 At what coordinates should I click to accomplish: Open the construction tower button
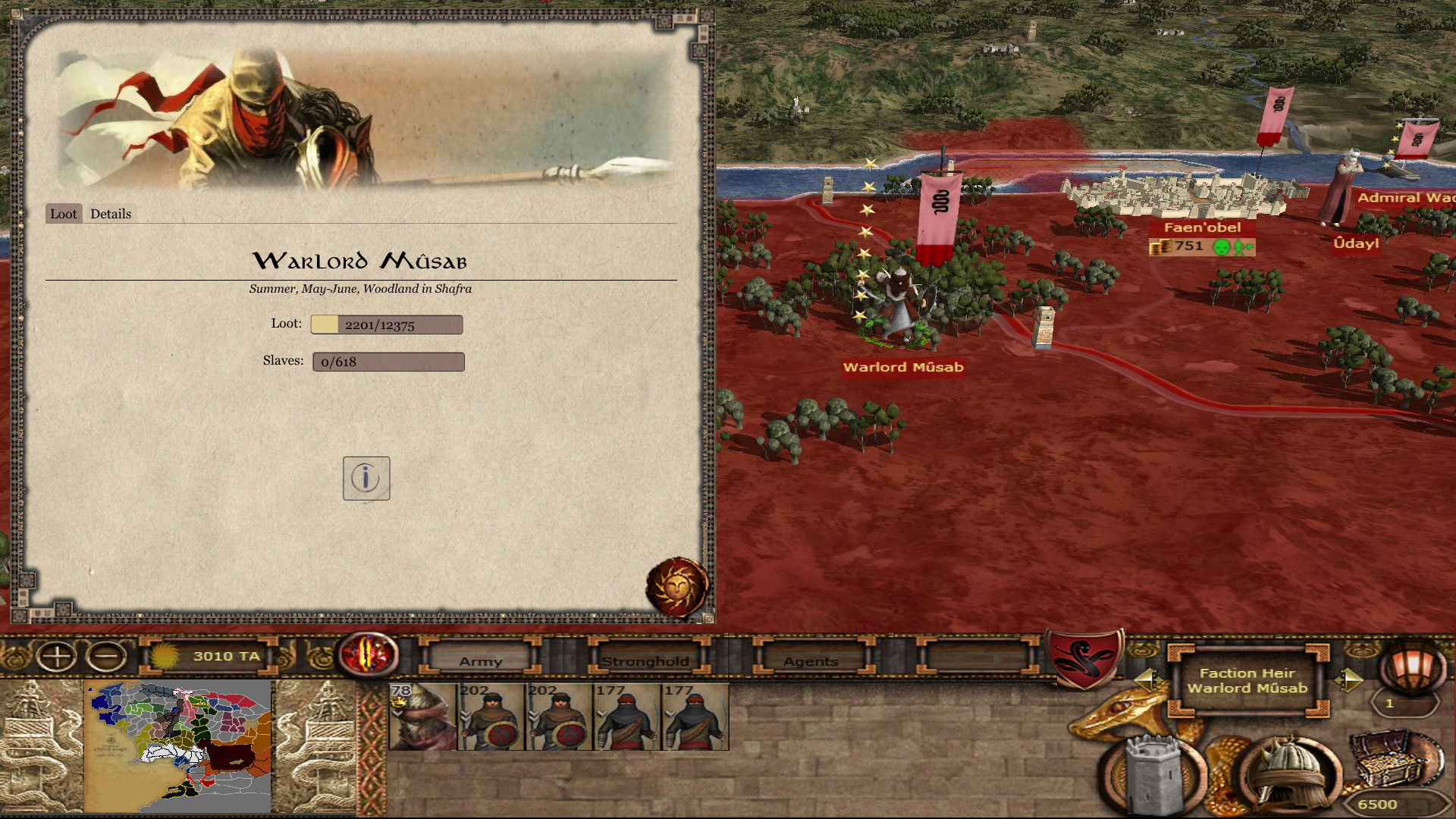pos(1153,773)
